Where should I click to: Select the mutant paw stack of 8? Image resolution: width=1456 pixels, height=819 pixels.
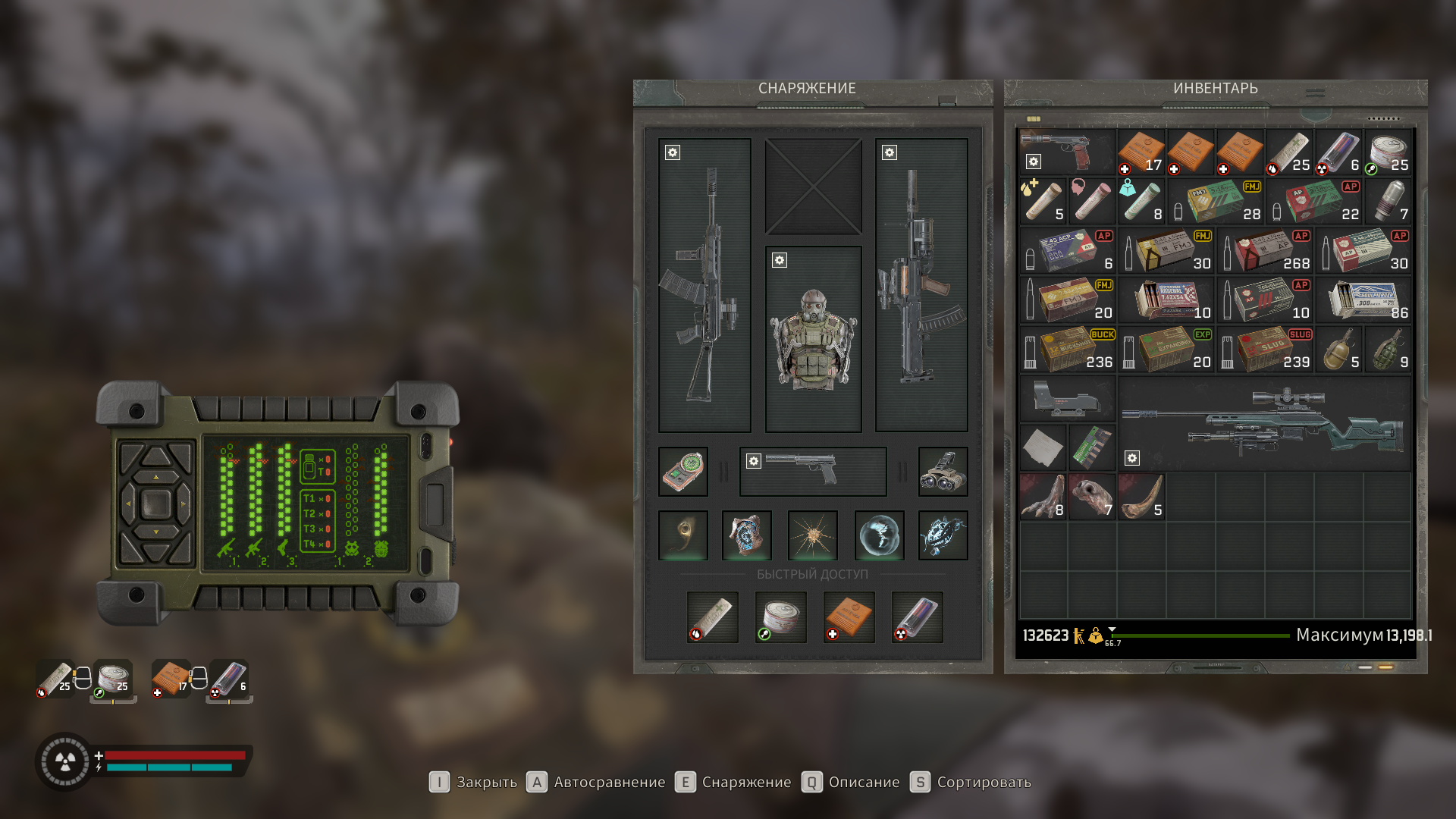[1043, 497]
